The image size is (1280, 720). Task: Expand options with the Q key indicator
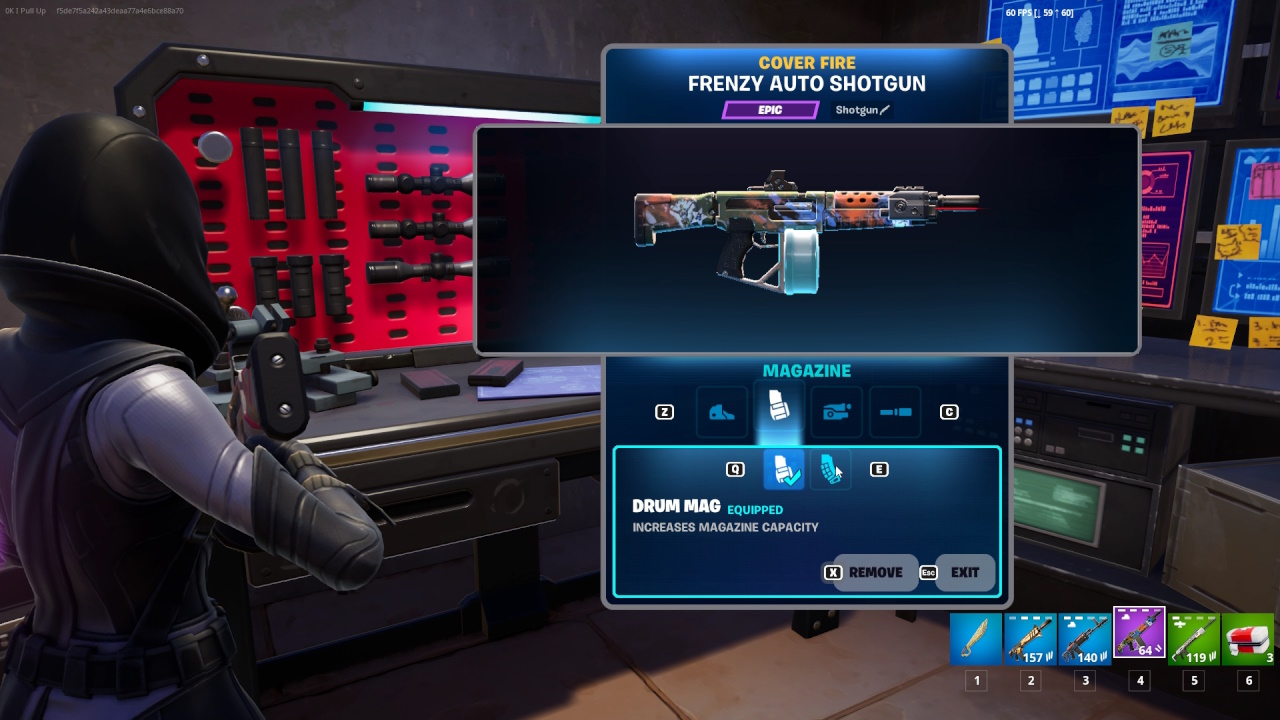(x=736, y=468)
